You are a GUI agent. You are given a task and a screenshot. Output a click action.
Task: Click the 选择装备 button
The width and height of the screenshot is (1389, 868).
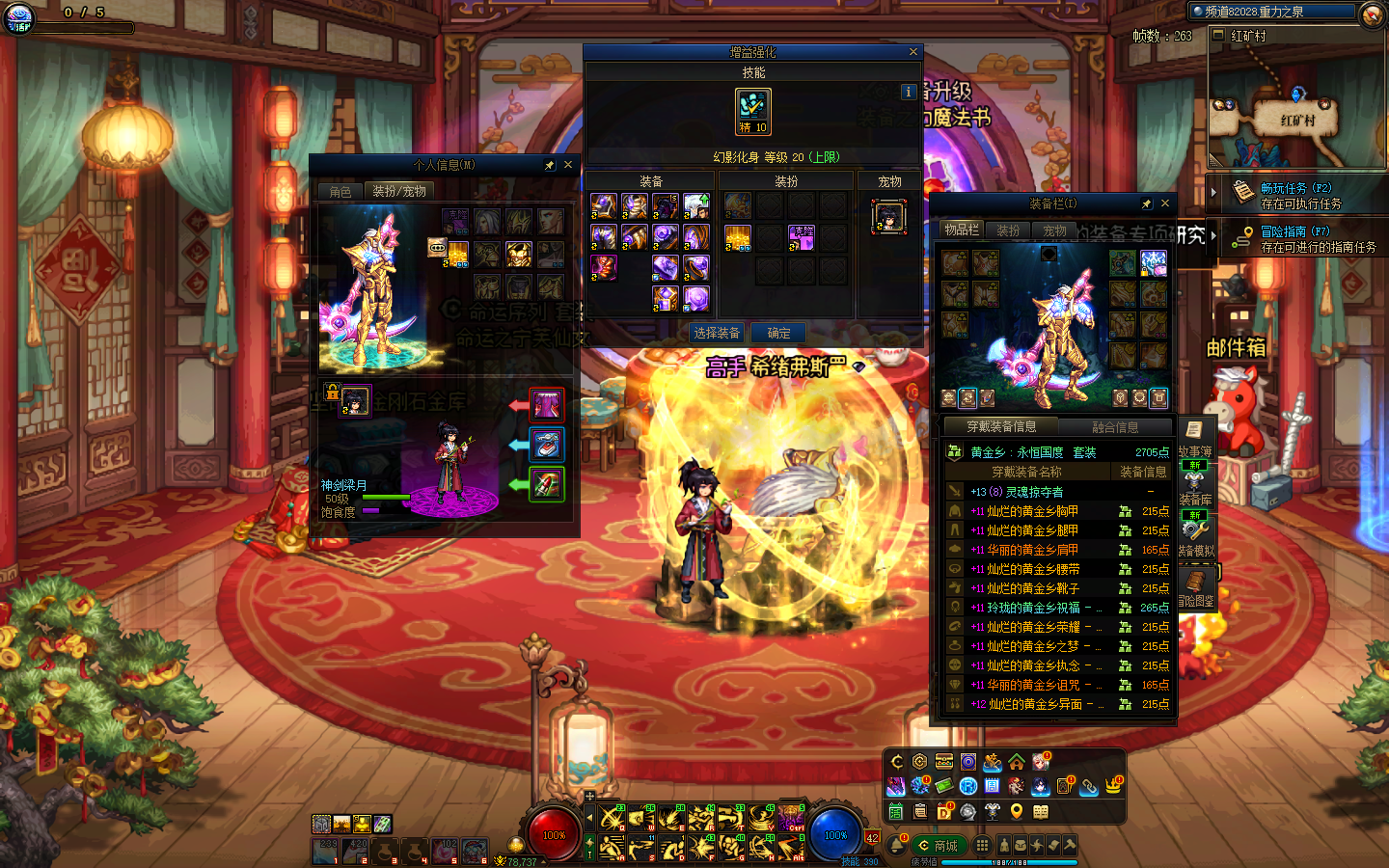tap(717, 333)
